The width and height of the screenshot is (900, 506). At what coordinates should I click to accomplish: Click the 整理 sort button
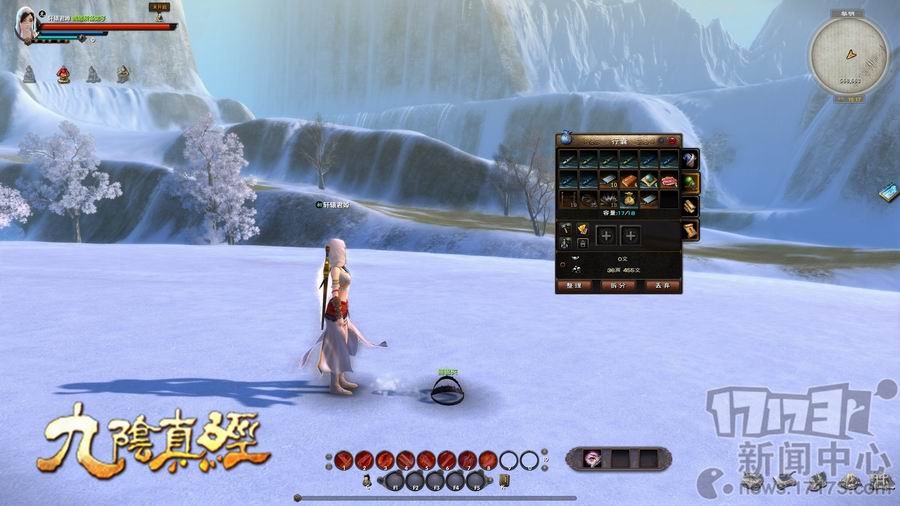click(x=573, y=285)
